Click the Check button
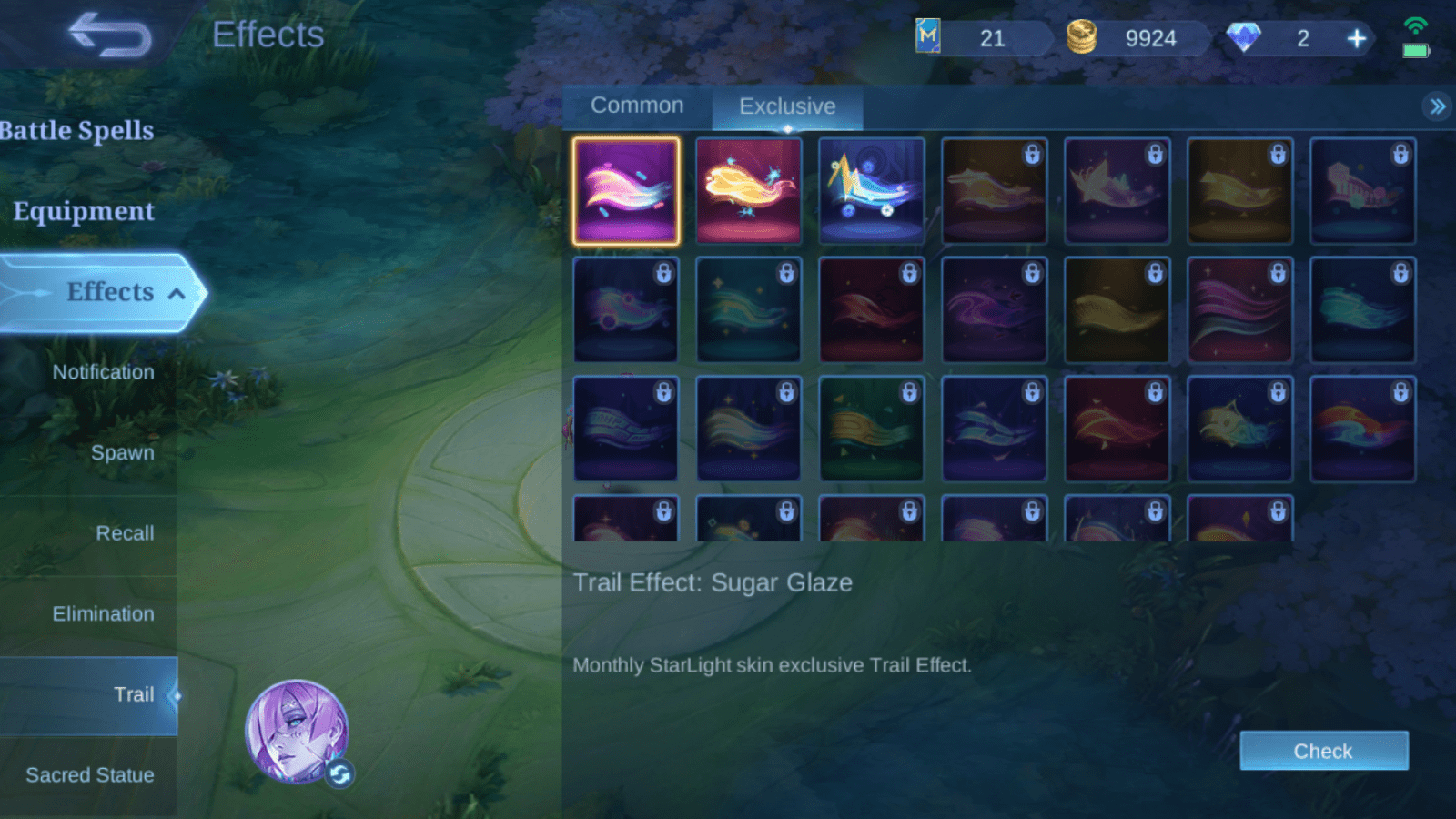This screenshot has height=819, width=1456. tap(1323, 751)
